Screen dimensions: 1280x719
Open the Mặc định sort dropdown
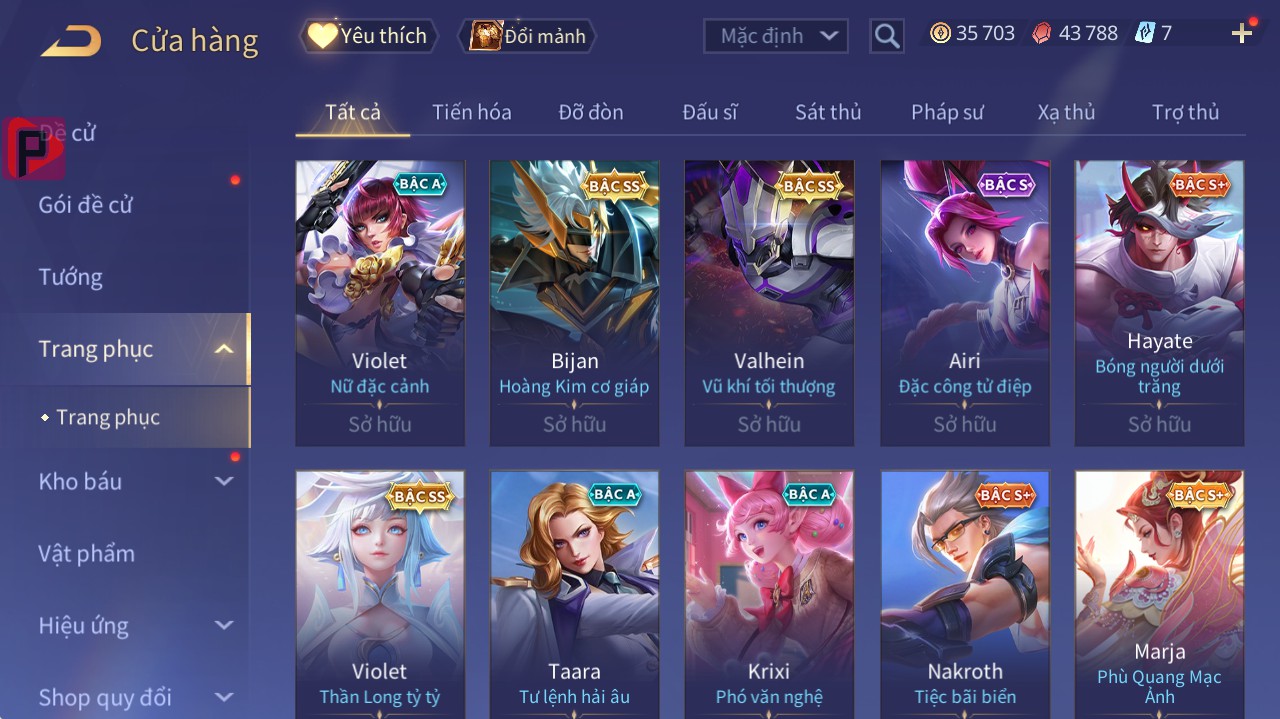tap(776, 36)
